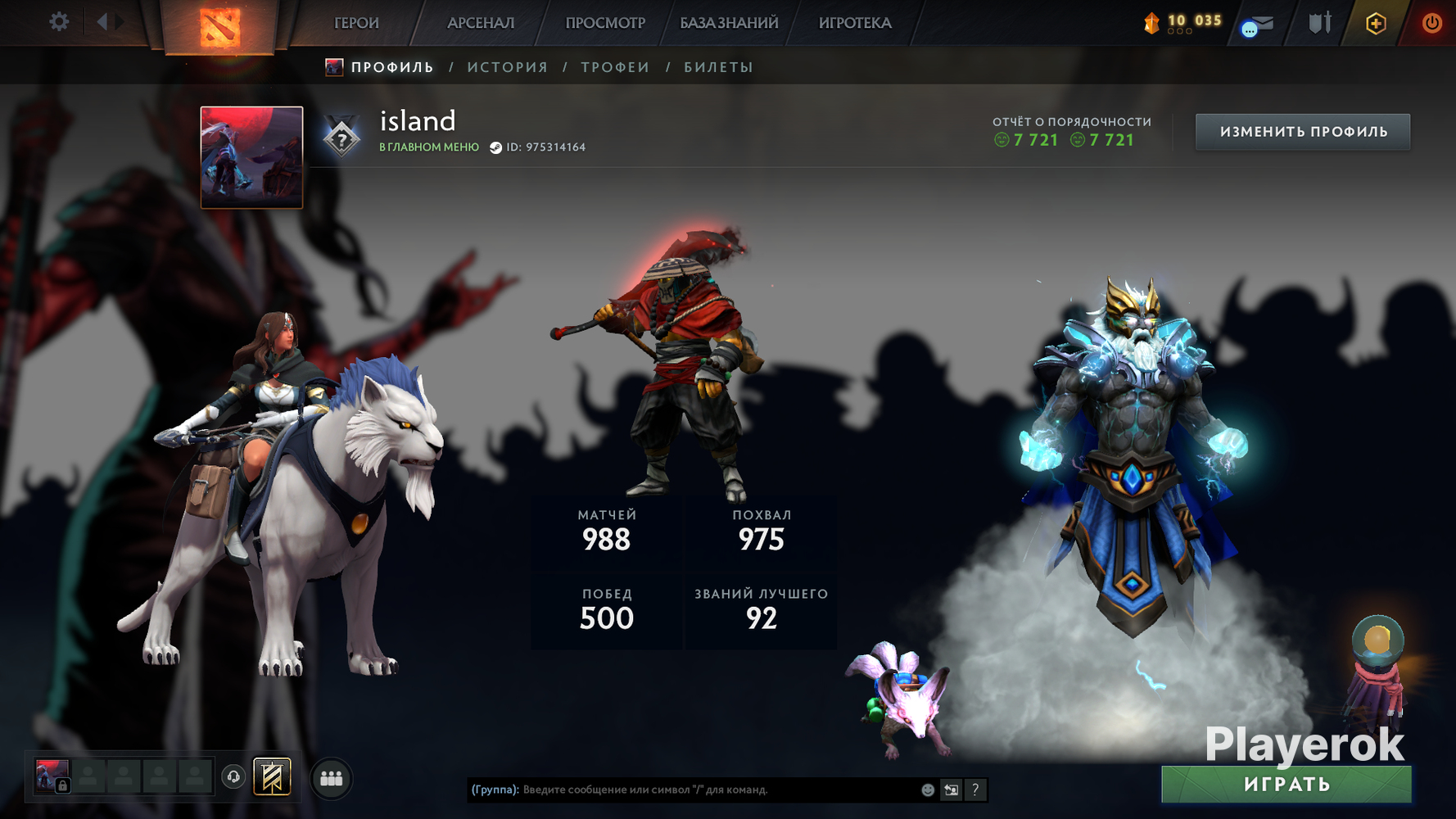Open the emoticon picker in chat
Image resolution: width=1456 pixels, height=819 pixels.
point(928,790)
